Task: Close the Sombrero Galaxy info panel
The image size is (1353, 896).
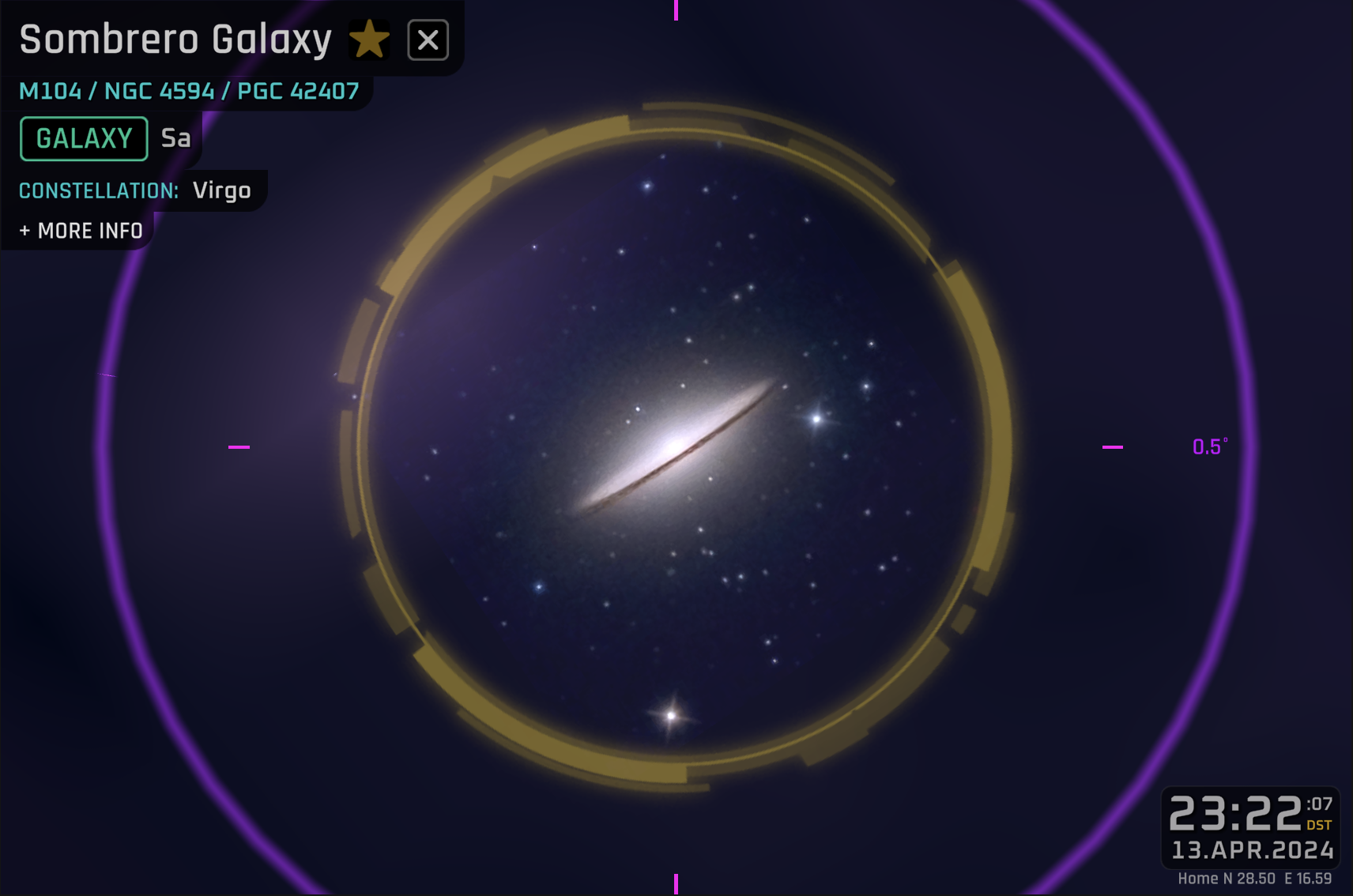Action: coord(428,38)
